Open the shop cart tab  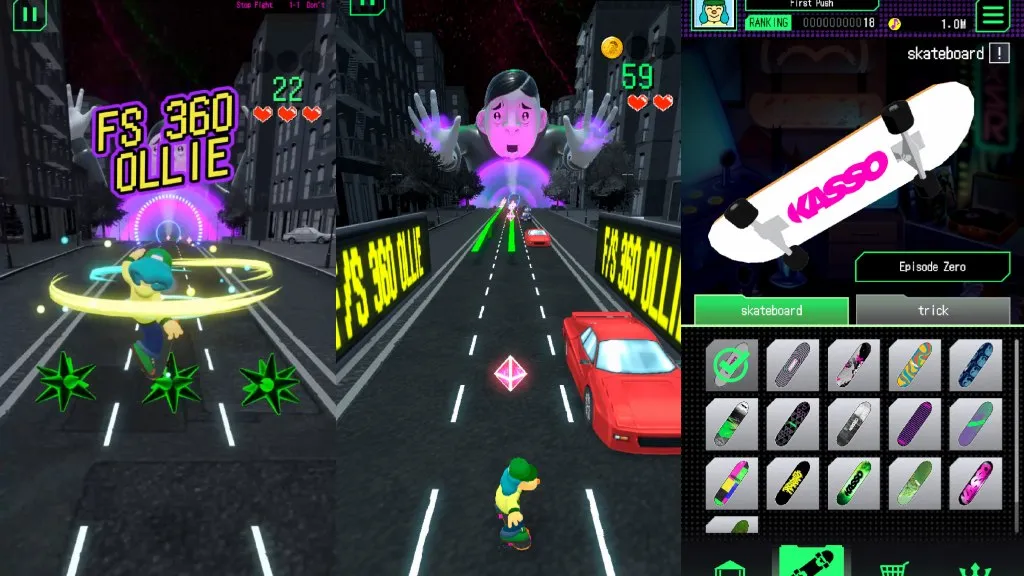tap(893, 567)
